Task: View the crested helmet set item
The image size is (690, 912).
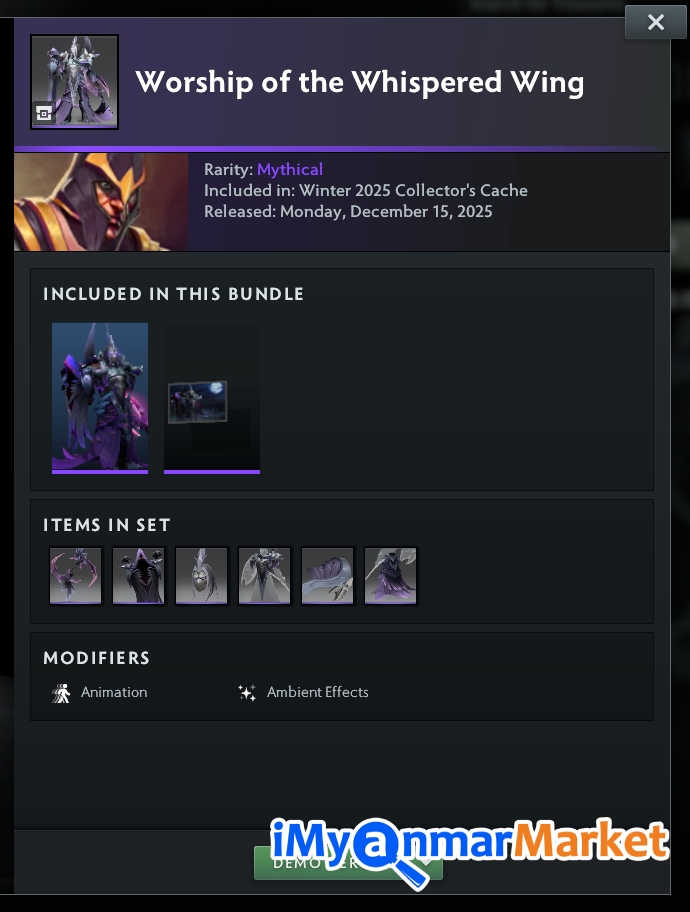Action: coord(202,576)
